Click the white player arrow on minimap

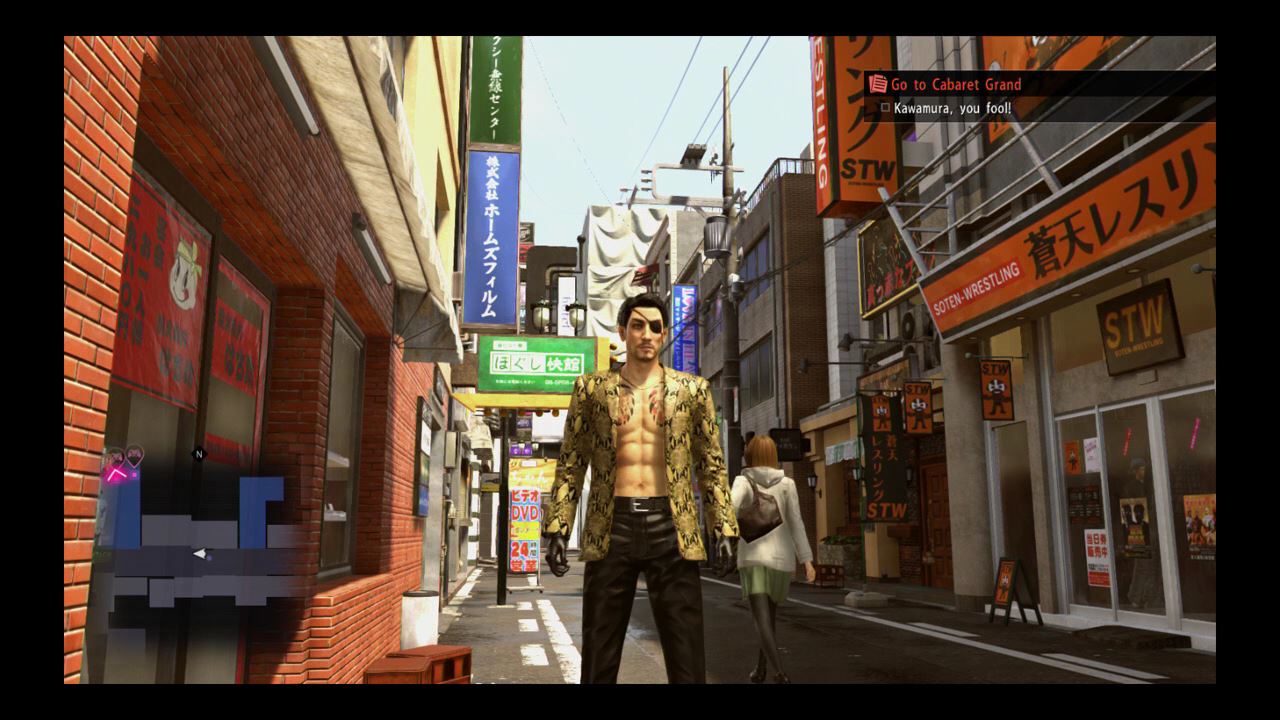point(201,553)
